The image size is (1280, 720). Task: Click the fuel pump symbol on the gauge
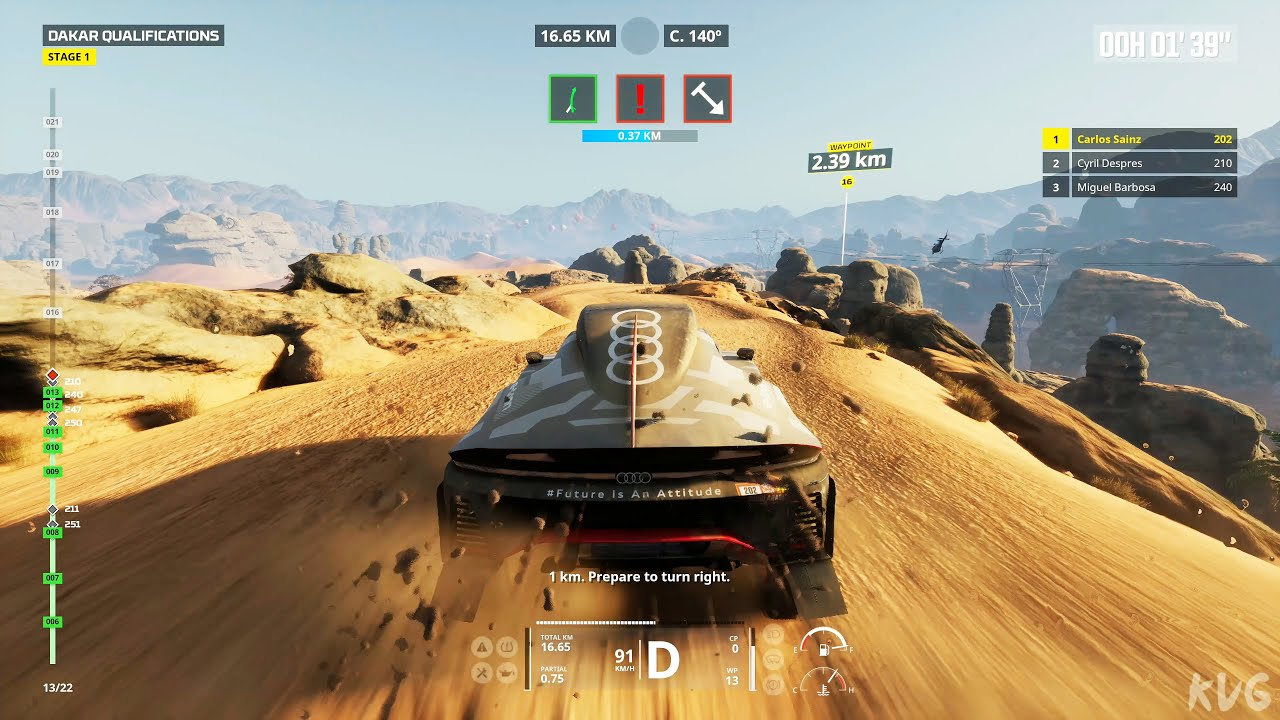(x=824, y=649)
